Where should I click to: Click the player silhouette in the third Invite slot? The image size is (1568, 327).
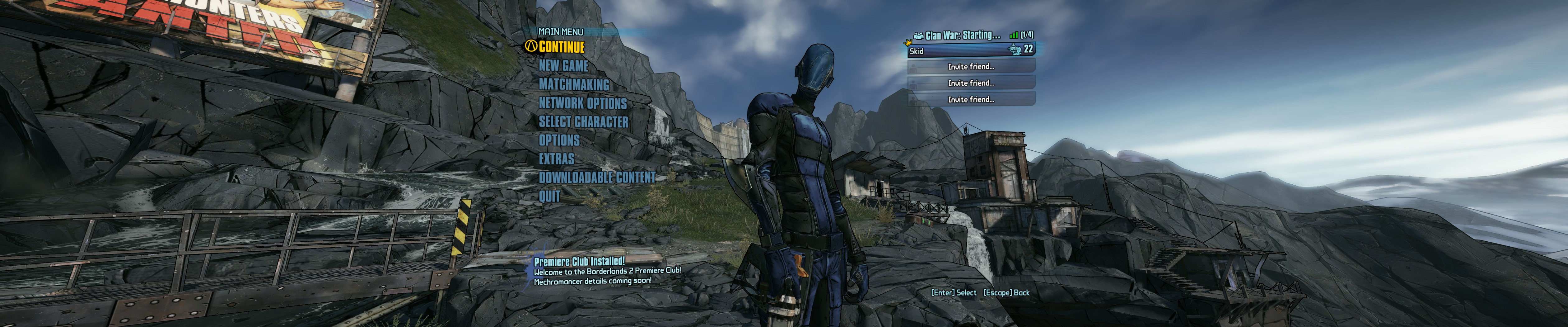[913, 100]
